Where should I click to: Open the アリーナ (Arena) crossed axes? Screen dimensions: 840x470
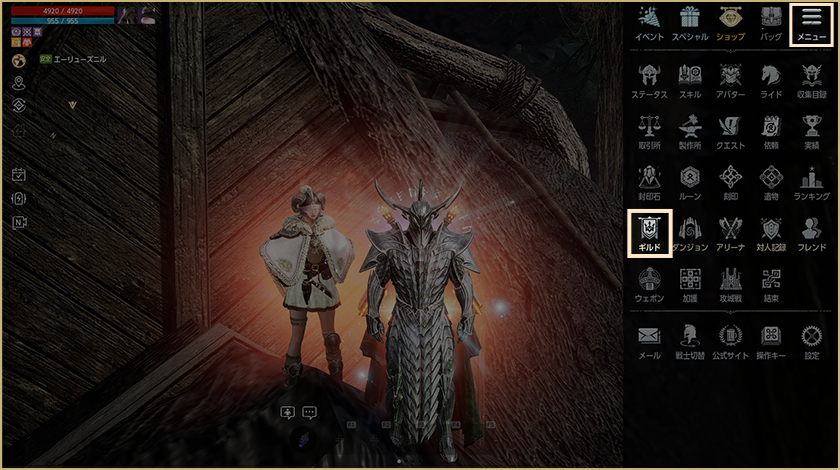(x=731, y=232)
